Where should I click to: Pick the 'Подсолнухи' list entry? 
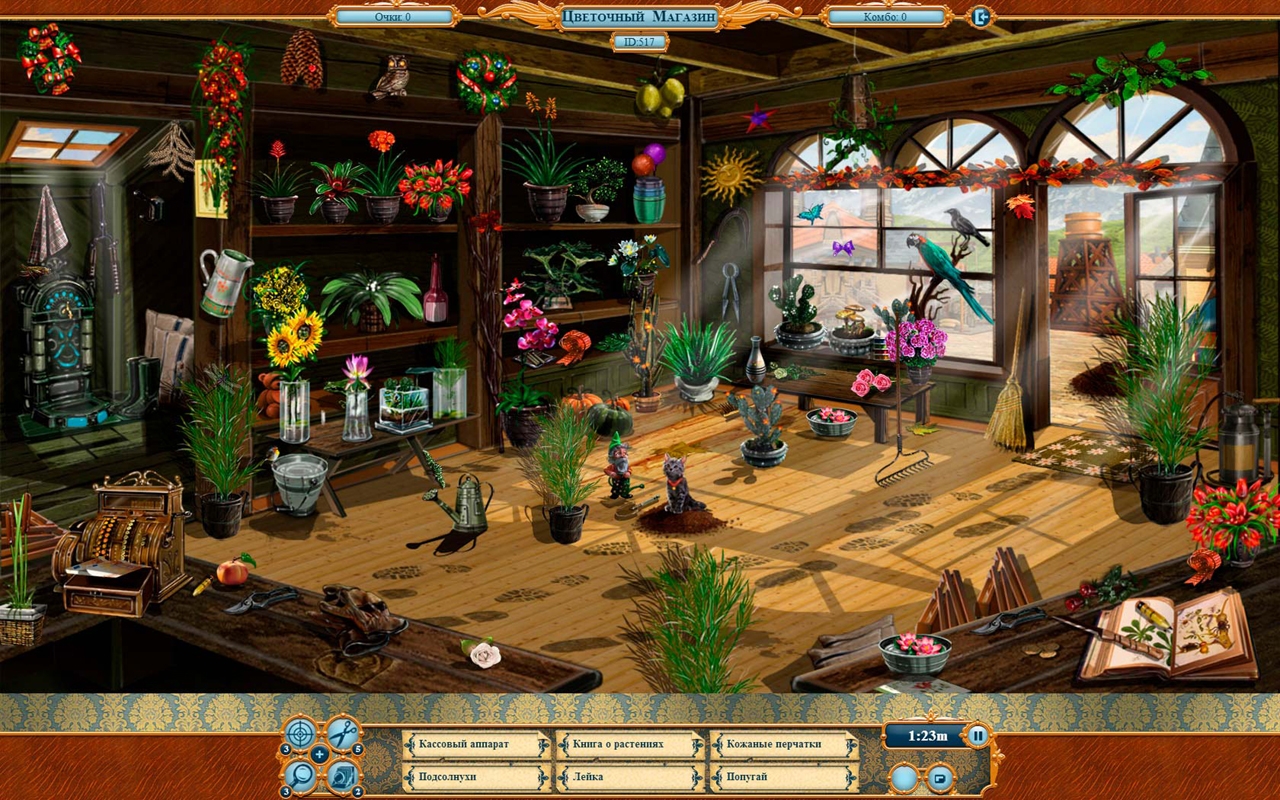coord(476,776)
